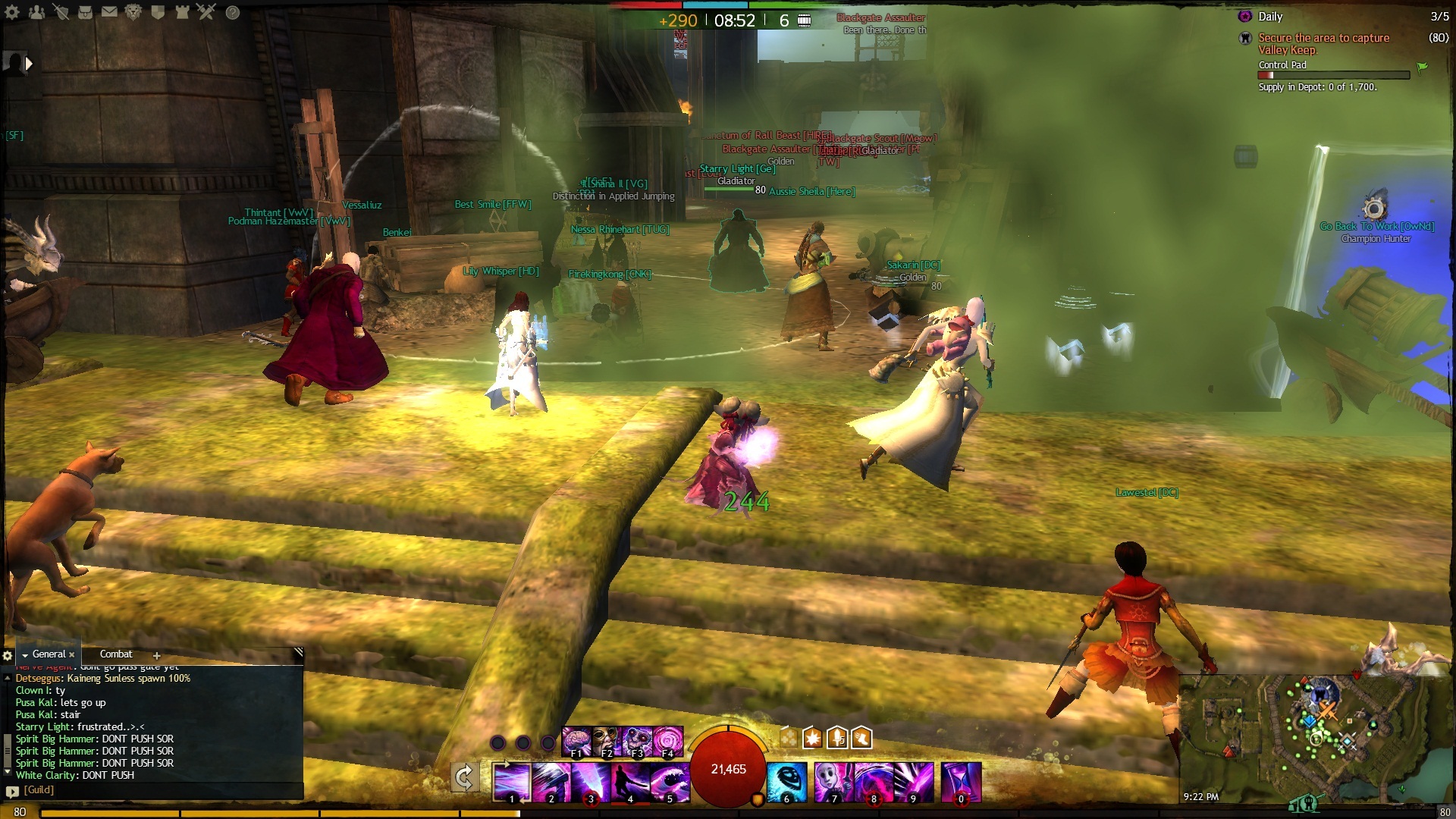Screen dimensions: 1456x819
Task: Switch to the Combat chat tab
Action: (x=116, y=654)
